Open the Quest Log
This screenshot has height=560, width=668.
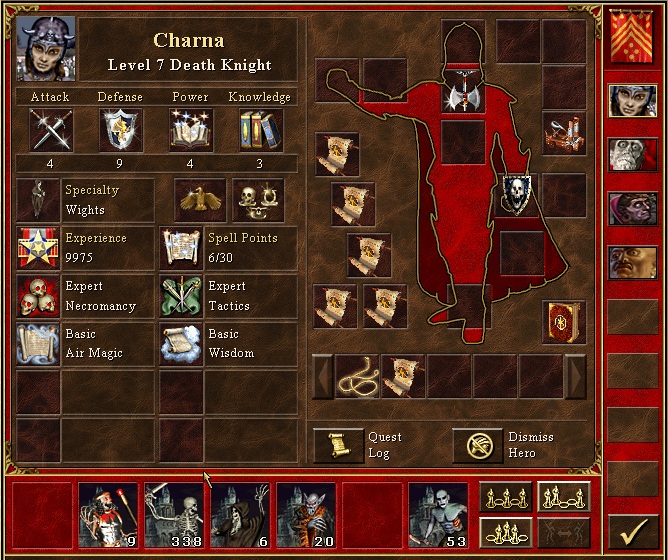(x=338, y=445)
